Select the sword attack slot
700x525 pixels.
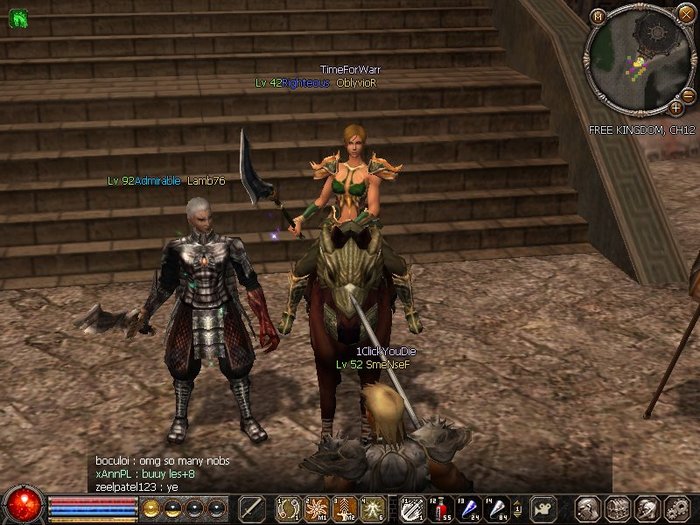(252, 507)
